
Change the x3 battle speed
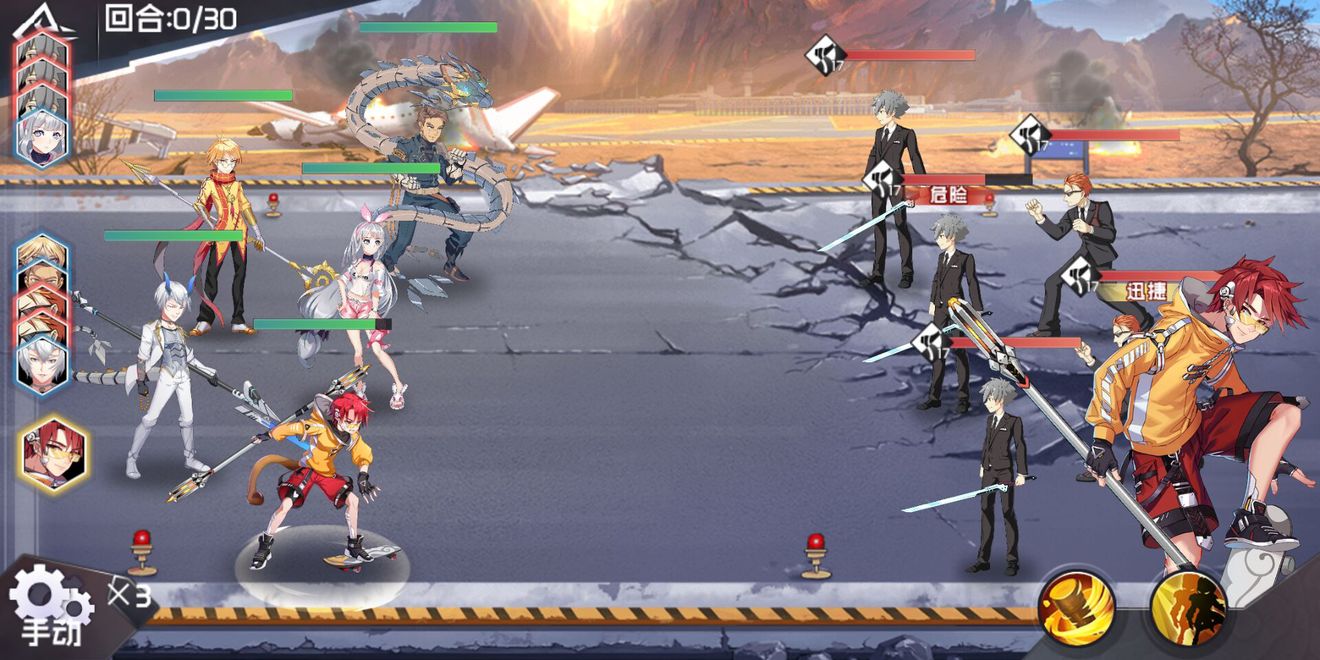pos(129,596)
